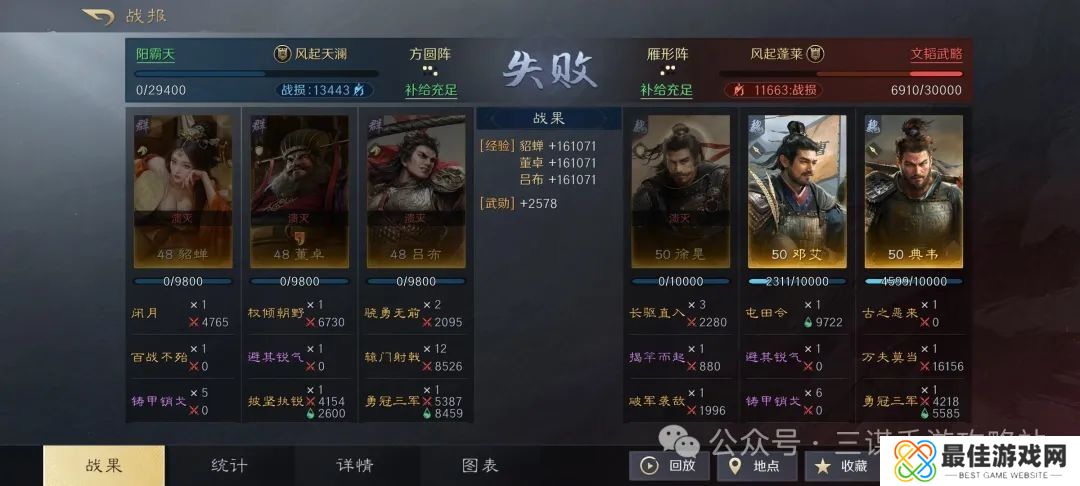Check the 万夫莫当 skill entry
The width and height of the screenshot is (1080, 486).
coord(889,357)
